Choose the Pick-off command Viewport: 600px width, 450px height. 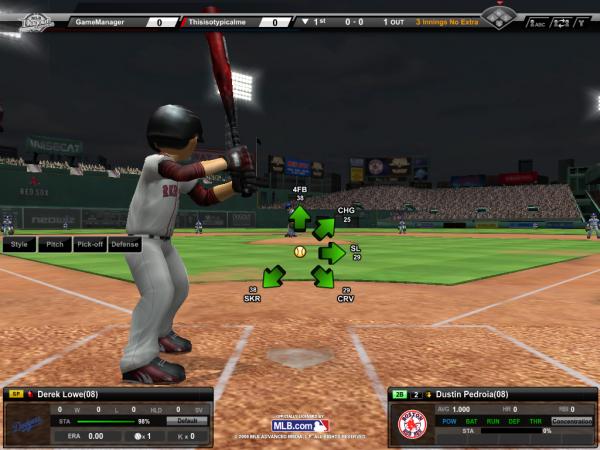[x=90, y=244]
